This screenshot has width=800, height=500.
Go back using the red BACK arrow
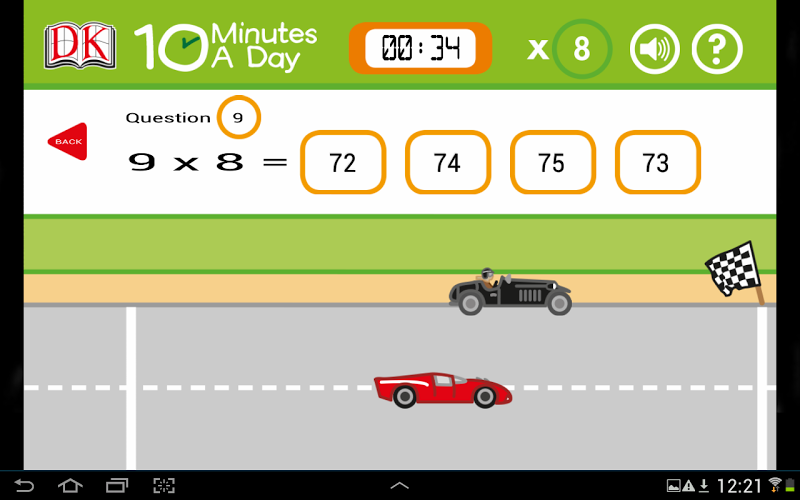point(67,141)
